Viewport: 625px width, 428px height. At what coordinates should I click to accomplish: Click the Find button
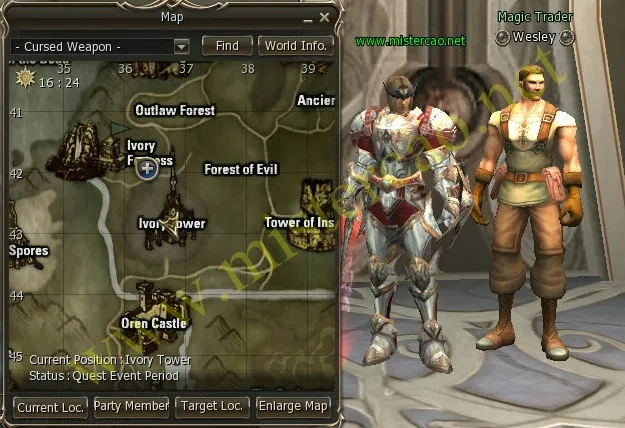(x=227, y=46)
